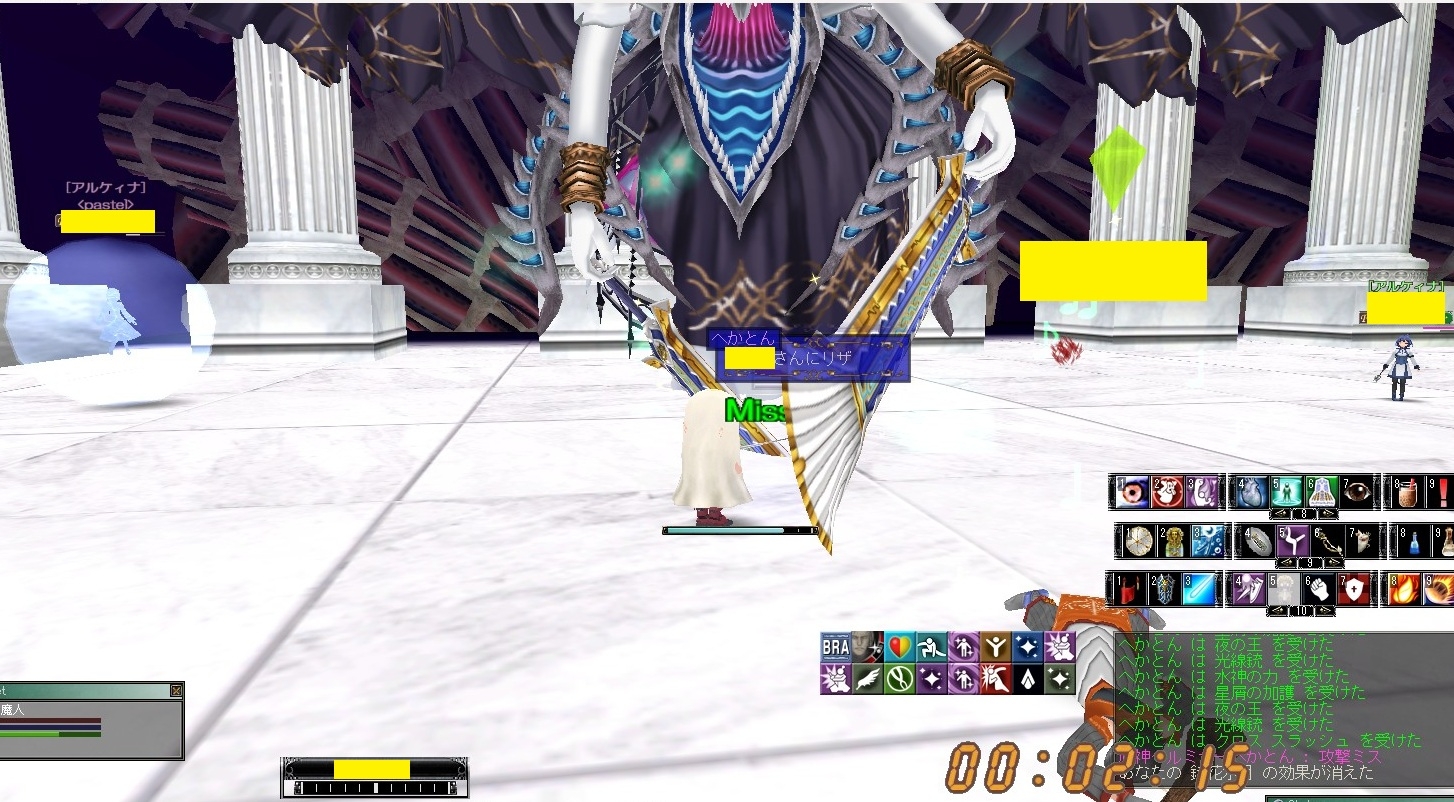Use the white fist skill
The image size is (1454, 802).
tap(1321, 589)
